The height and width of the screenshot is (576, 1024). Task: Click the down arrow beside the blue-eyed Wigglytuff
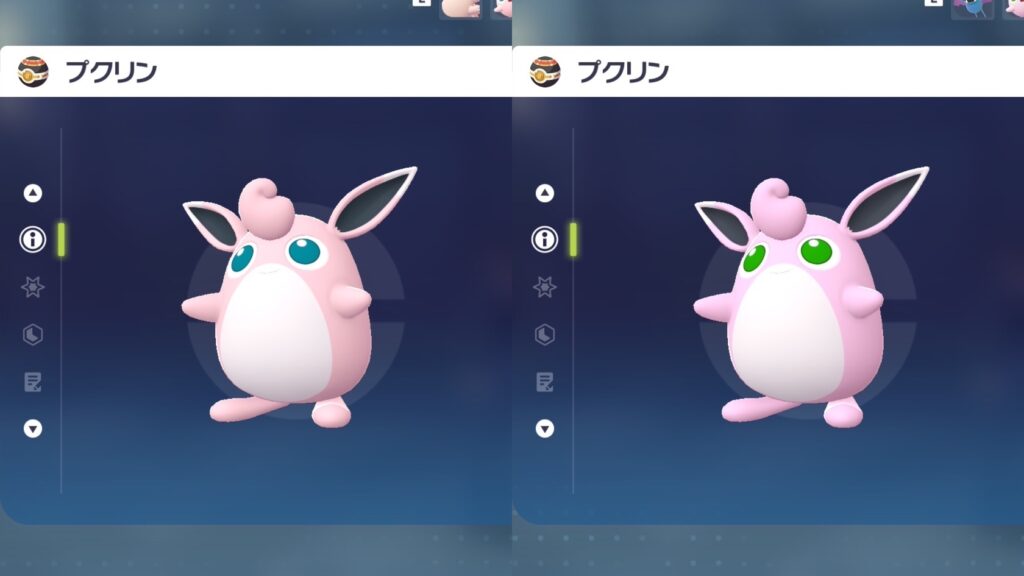(x=33, y=428)
